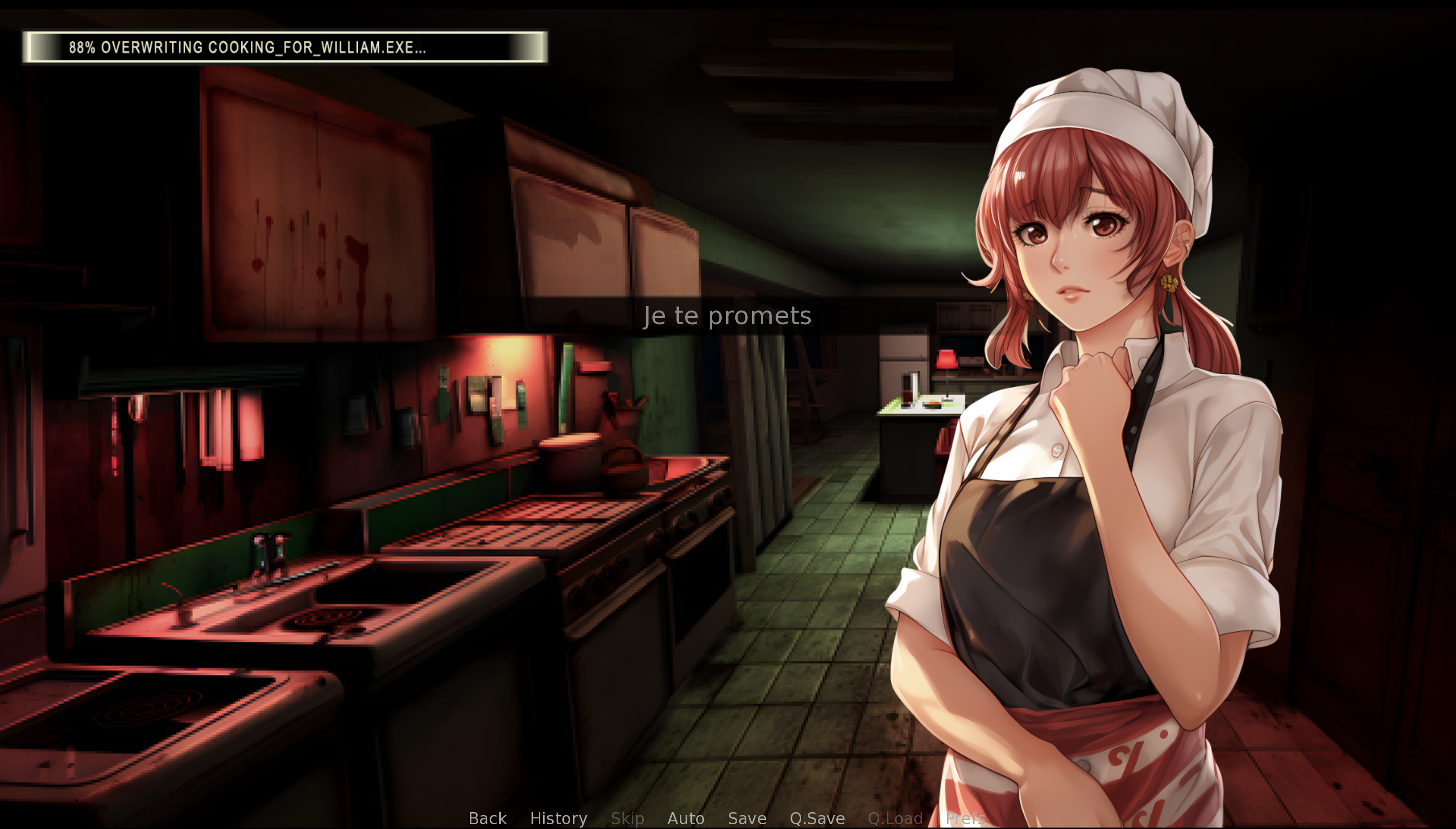Viewport: 1456px width, 829px height.
Task: Open the Prefs menu
Action: 964,818
